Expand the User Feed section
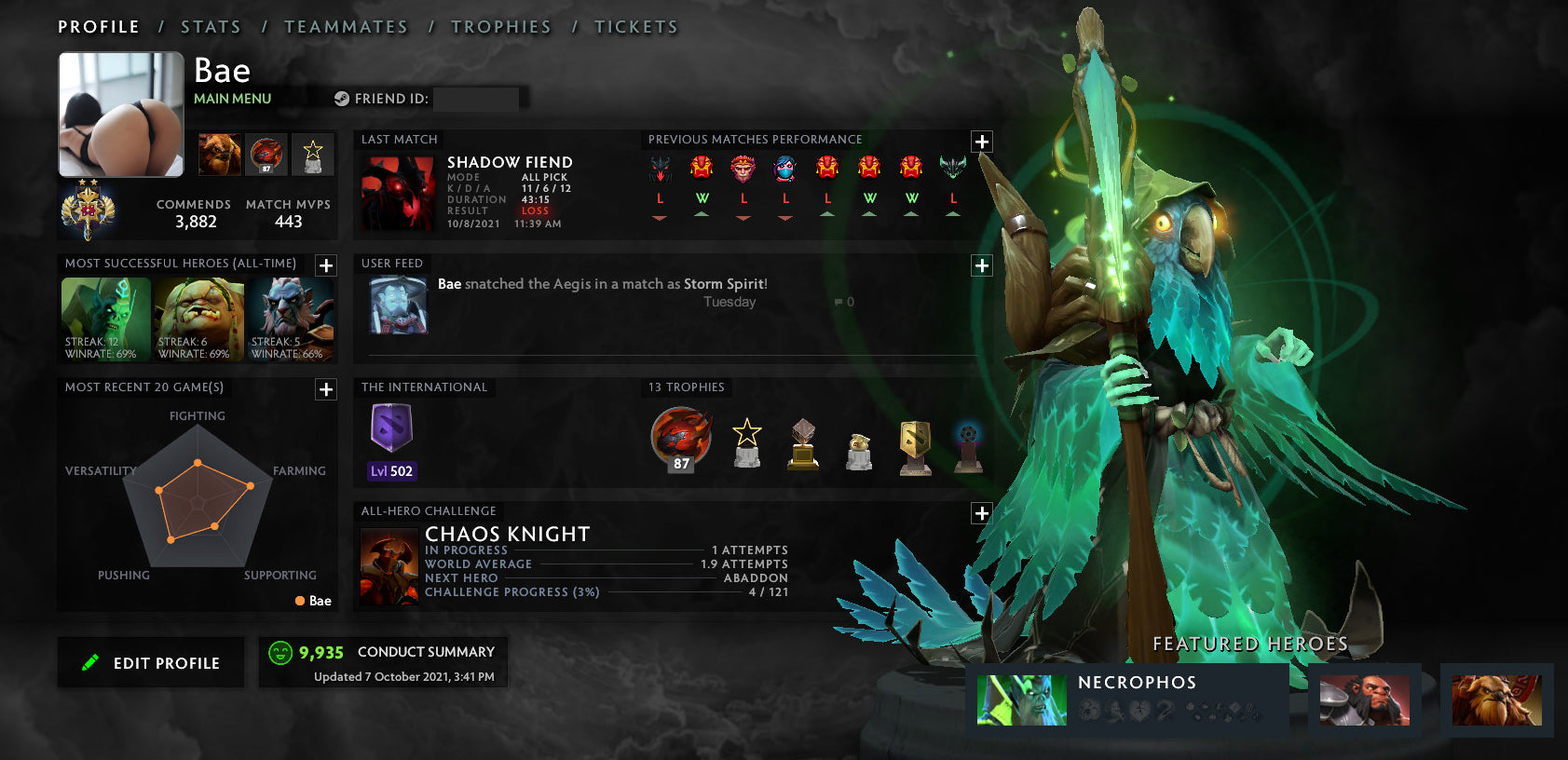Screen dimensions: 1568x760 click(x=981, y=265)
